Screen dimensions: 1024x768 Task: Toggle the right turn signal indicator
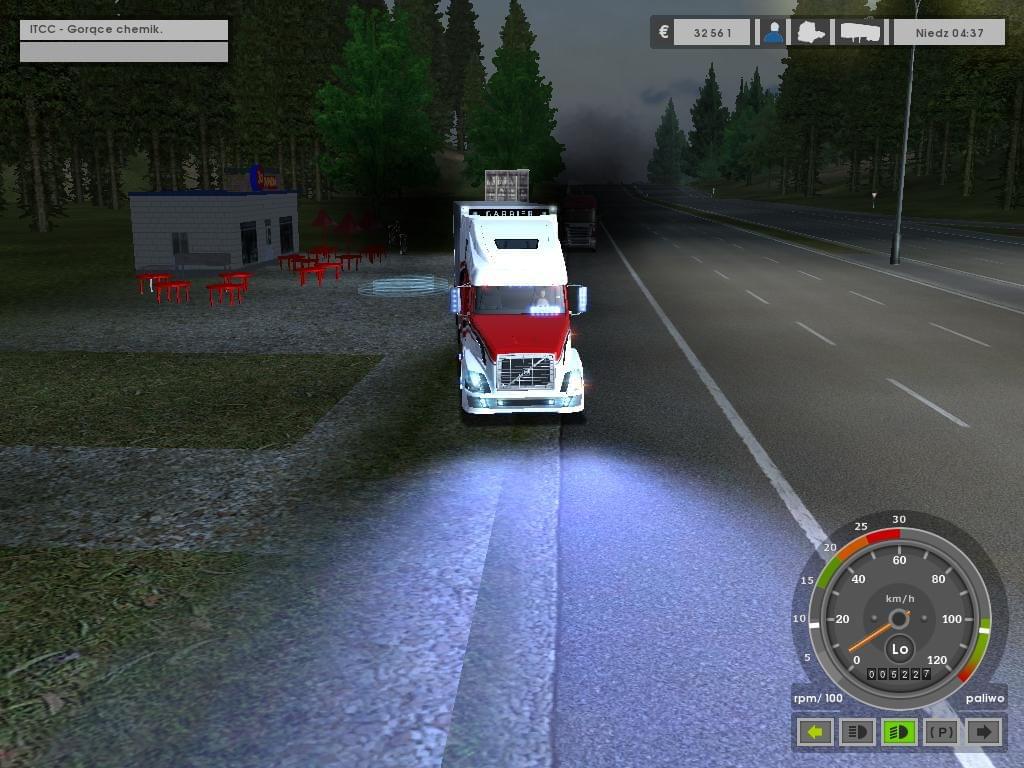coord(984,732)
